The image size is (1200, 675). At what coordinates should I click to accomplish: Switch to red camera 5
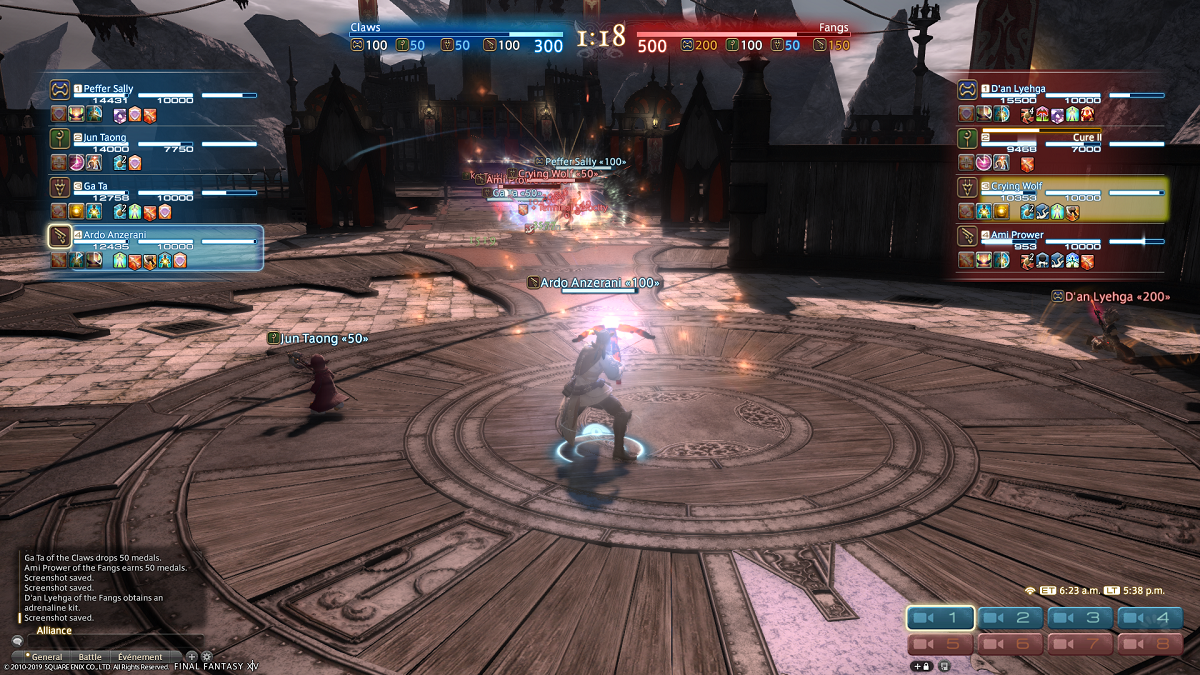tap(940, 645)
